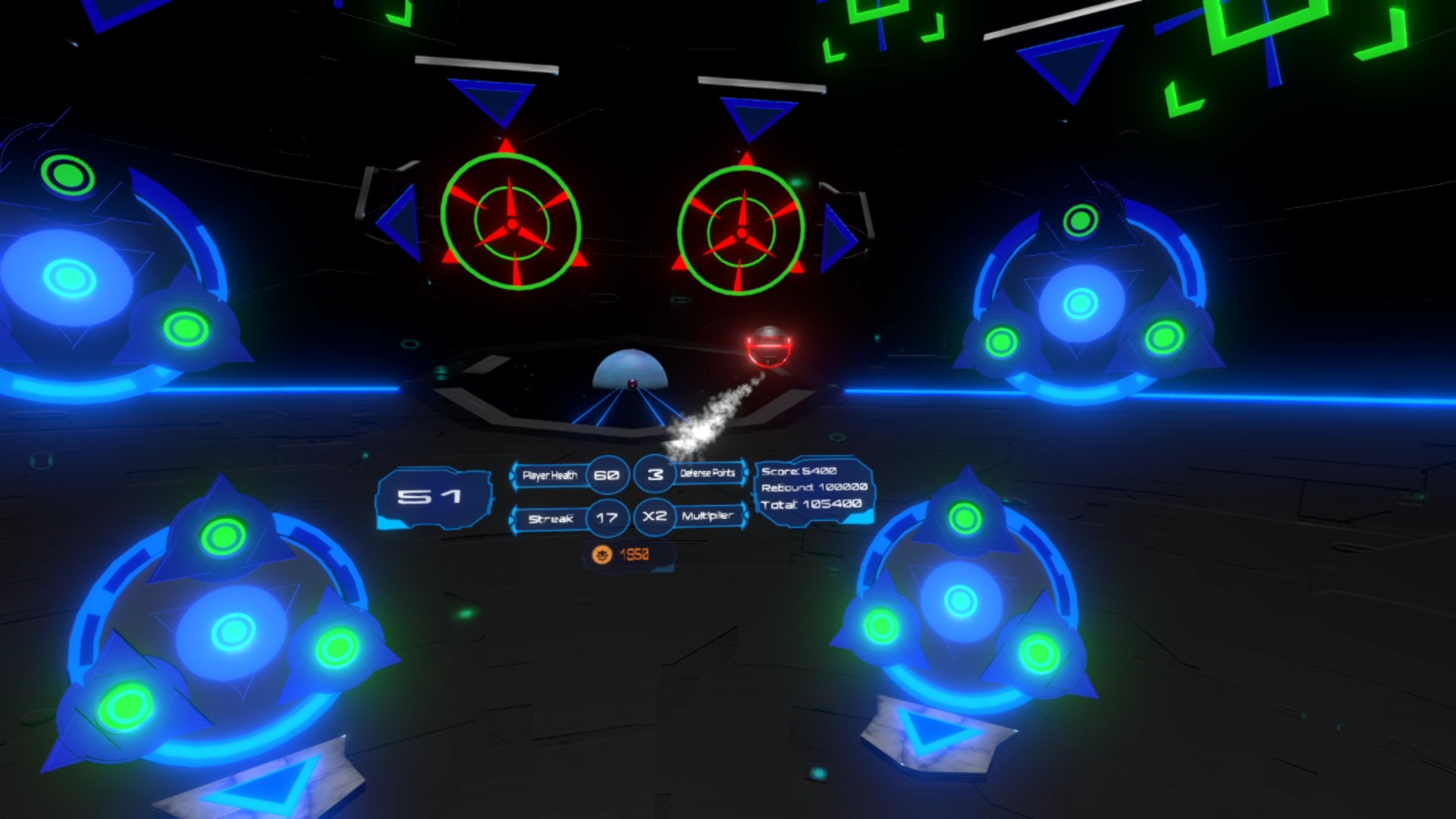Toggle the Streak counter at 17
1456x819 pixels.
[608, 519]
